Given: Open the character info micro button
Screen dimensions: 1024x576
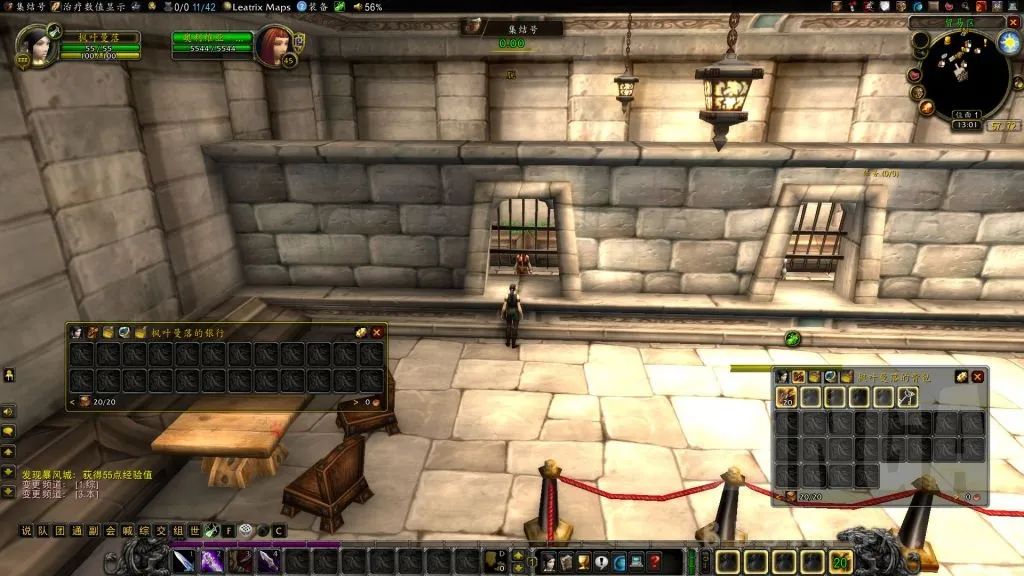Looking at the screenshot, I should [x=548, y=562].
